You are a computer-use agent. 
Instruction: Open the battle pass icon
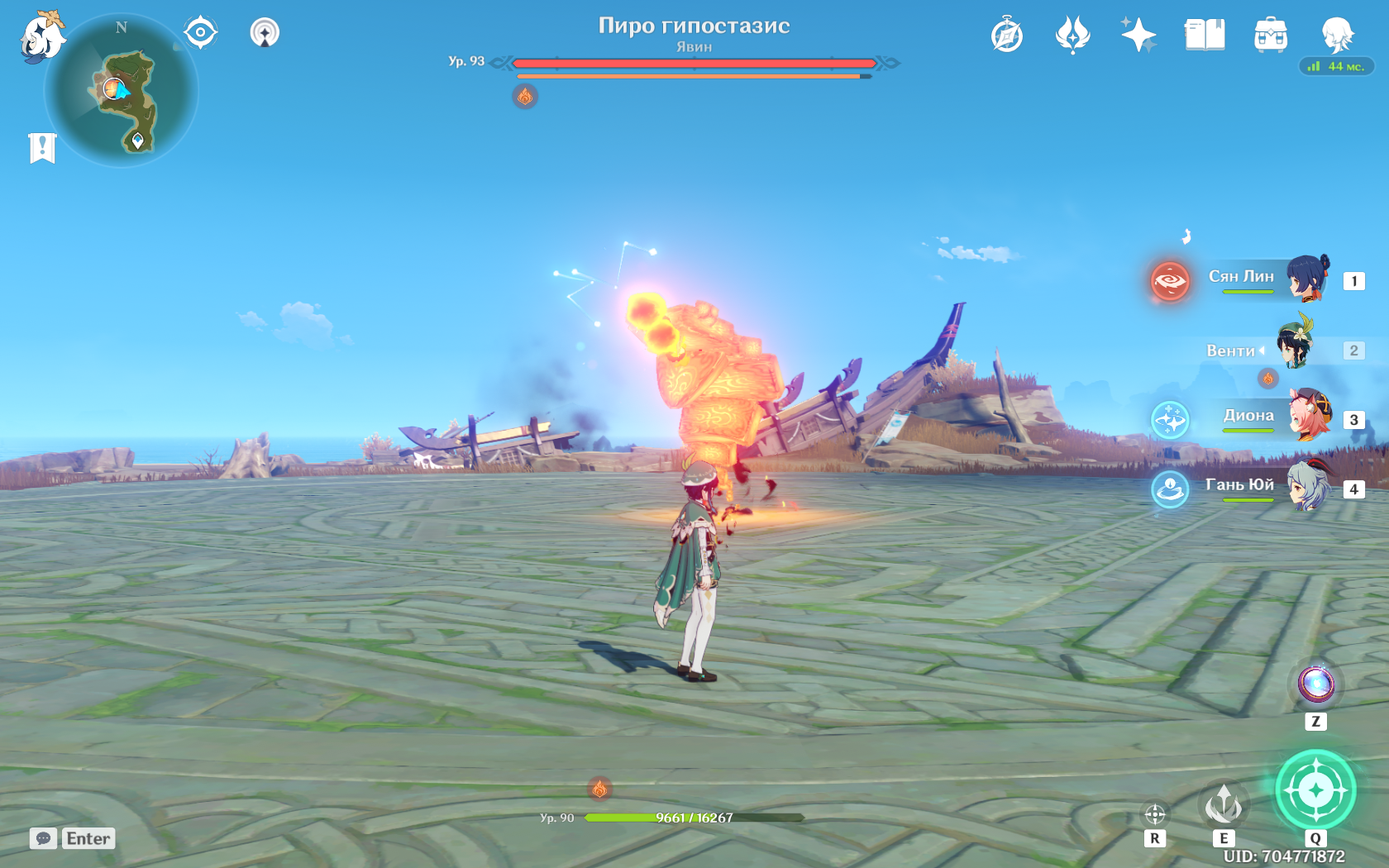1072,36
